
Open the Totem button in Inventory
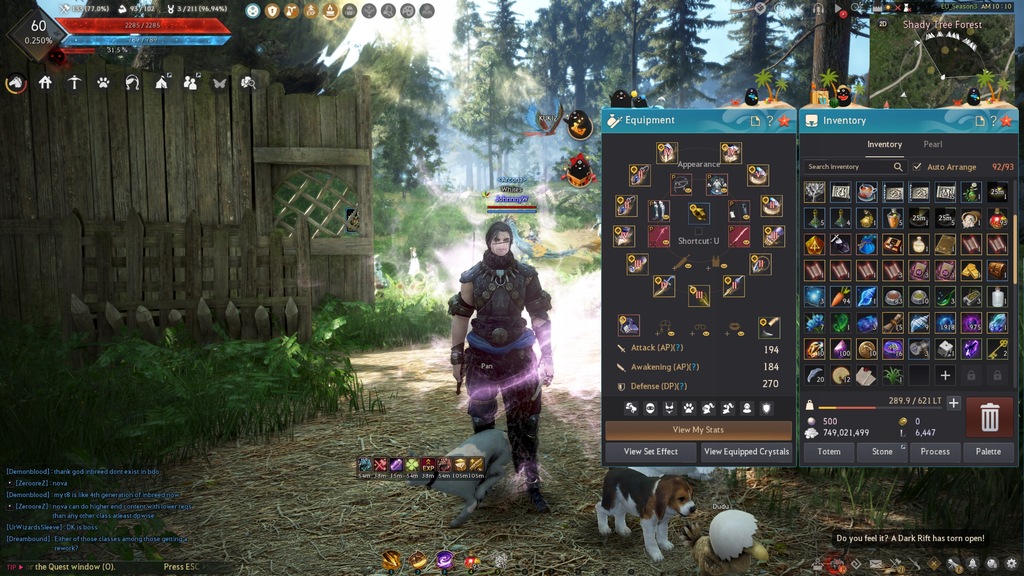(x=829, y=452)
